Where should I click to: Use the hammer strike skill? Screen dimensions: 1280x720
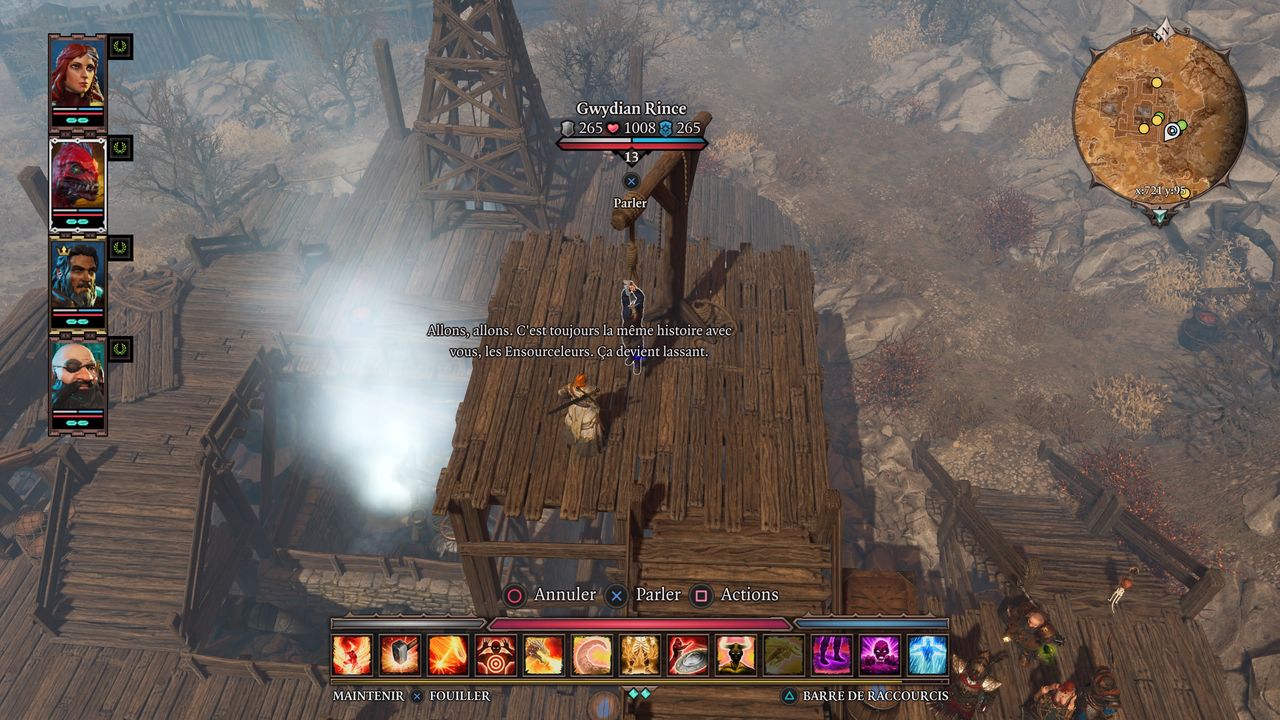tap(400, 655)
